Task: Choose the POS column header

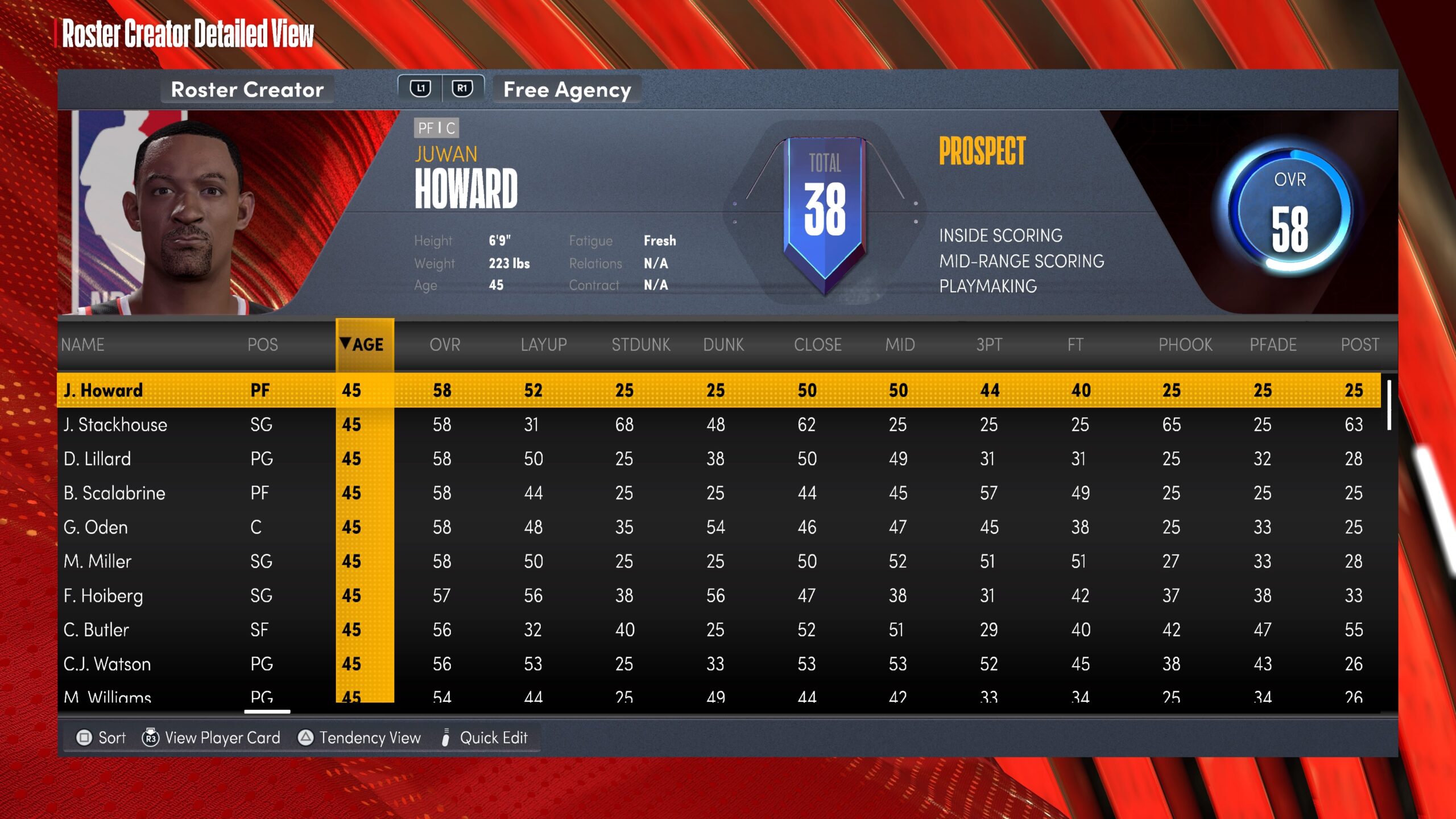Action: (x=262, y=345)
